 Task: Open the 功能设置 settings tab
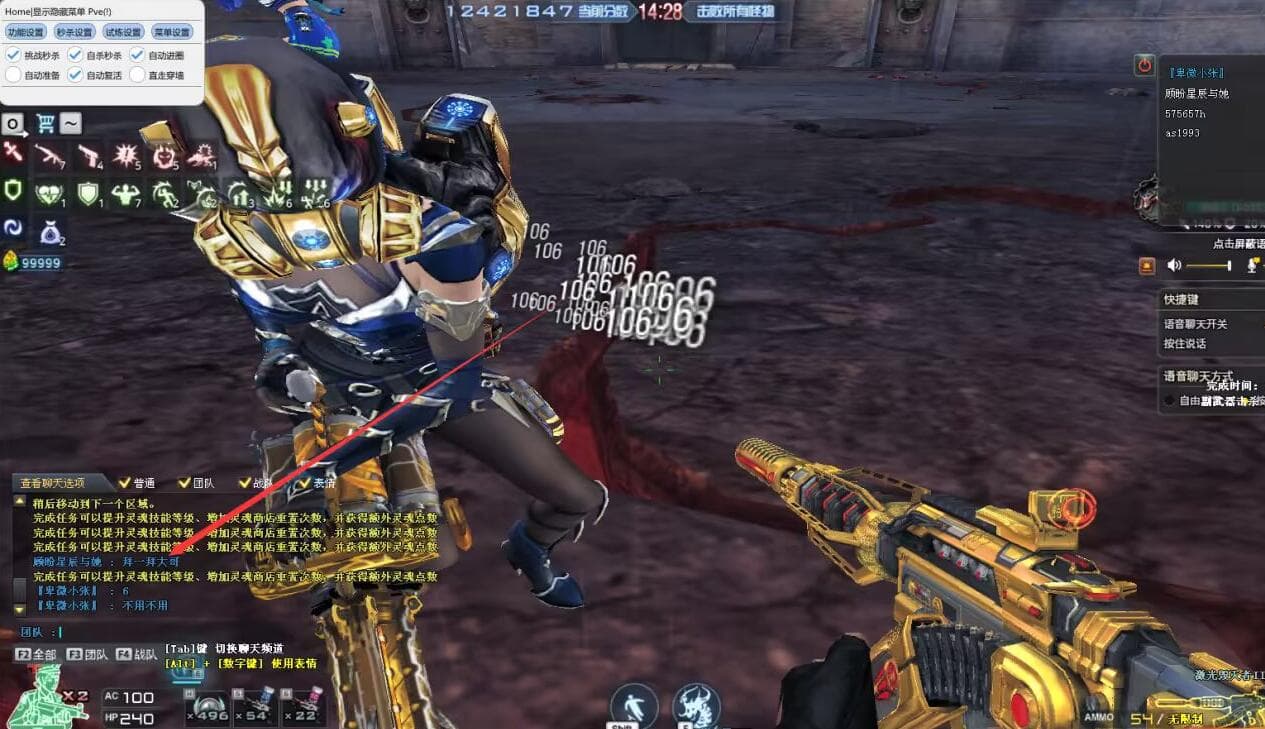pos(25,32)
